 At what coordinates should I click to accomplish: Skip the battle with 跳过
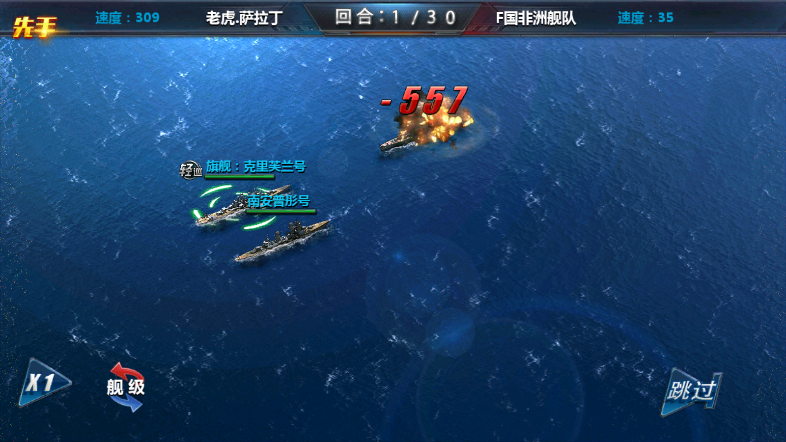tap(691, 390)
